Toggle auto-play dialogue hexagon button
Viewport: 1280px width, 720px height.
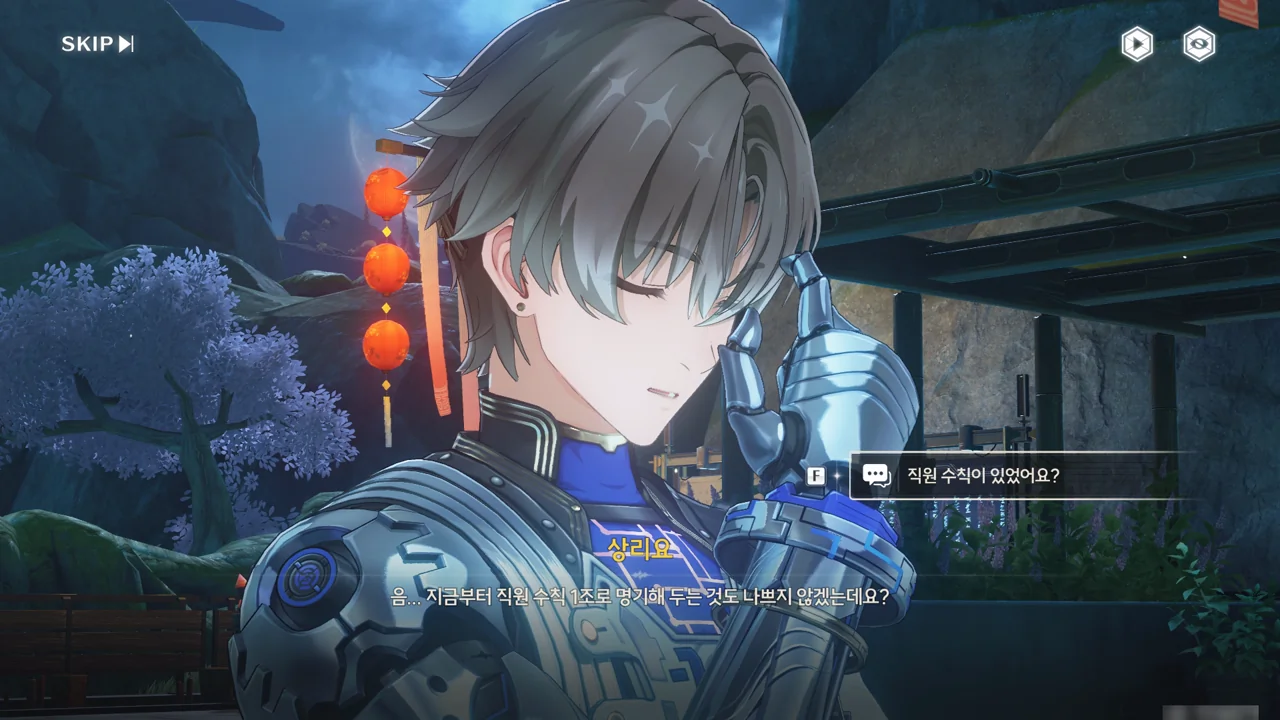(1136, 44)
